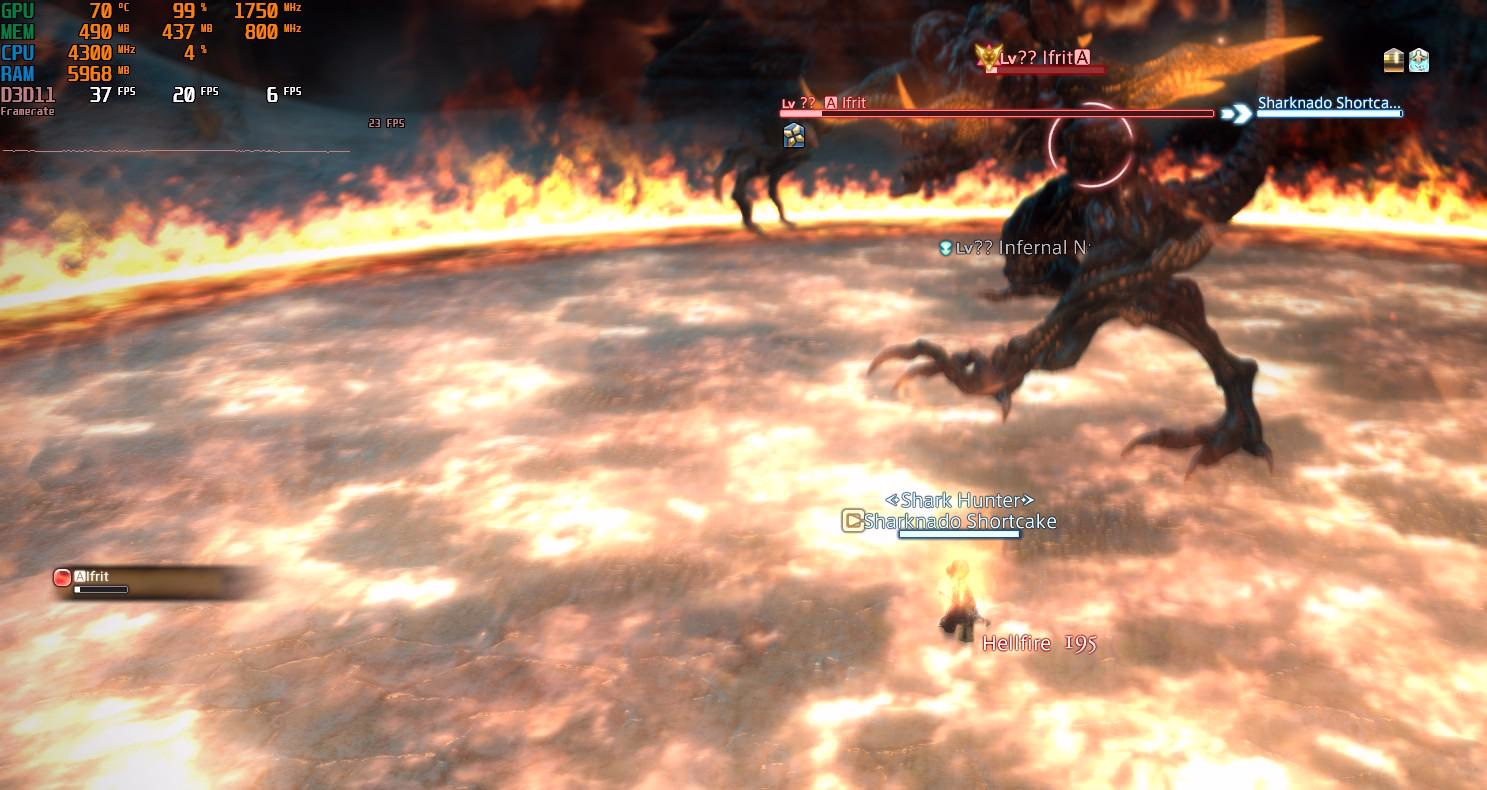Screen dimensions: 1487x790
Task: Click the pale blue status buff icon
Action: 1418,60
